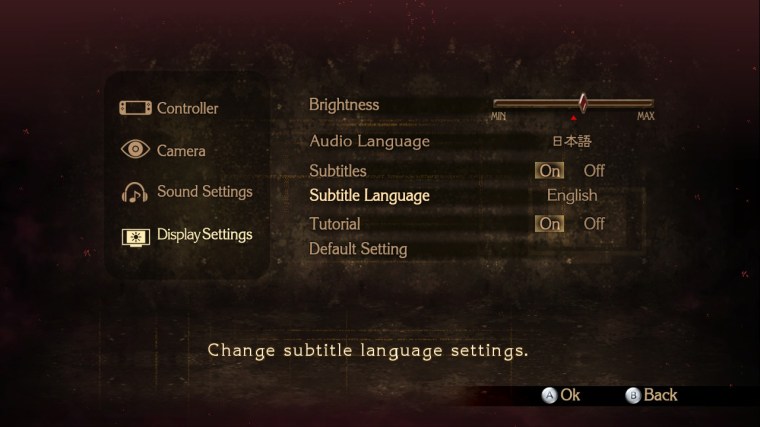Turn Subtitles Off
The height and width of the screenshot is (427, 760).
click(x=594, y=171)
